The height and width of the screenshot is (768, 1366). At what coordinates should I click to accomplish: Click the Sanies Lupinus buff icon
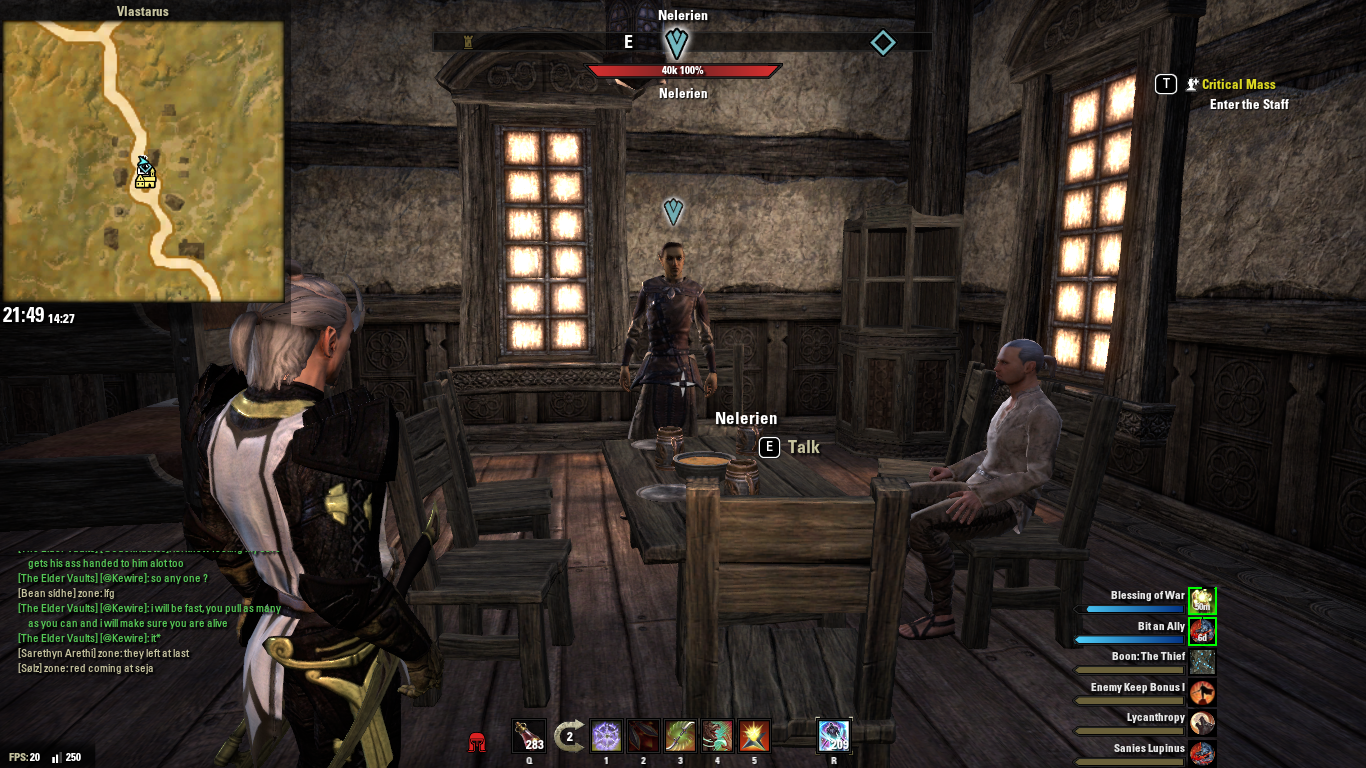pyautogui.click(x=1200, y=750)
